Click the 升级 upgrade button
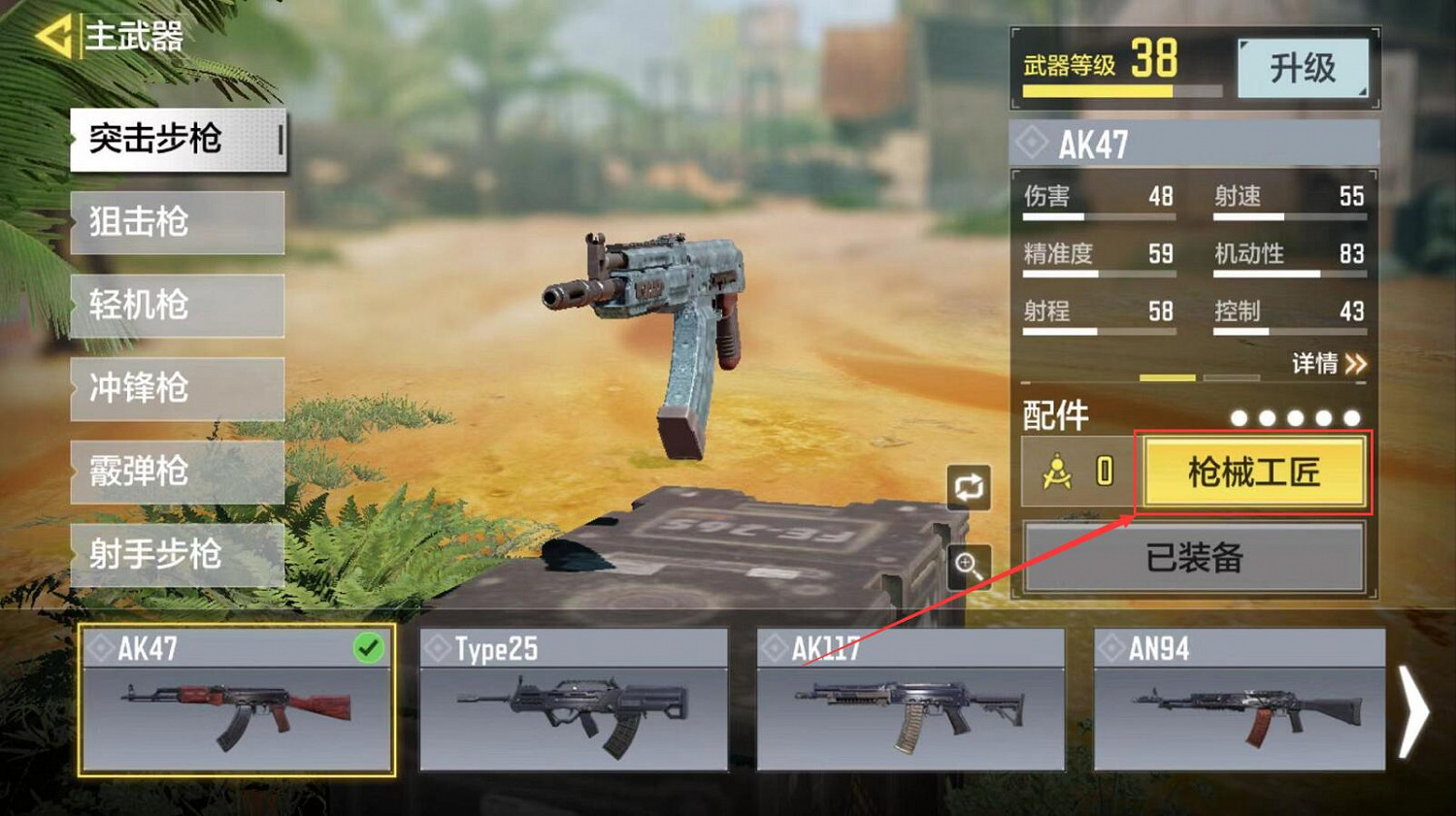The width and height of the screenshot is (1456, 816). pyautogui.click(x=1304, y=68)
